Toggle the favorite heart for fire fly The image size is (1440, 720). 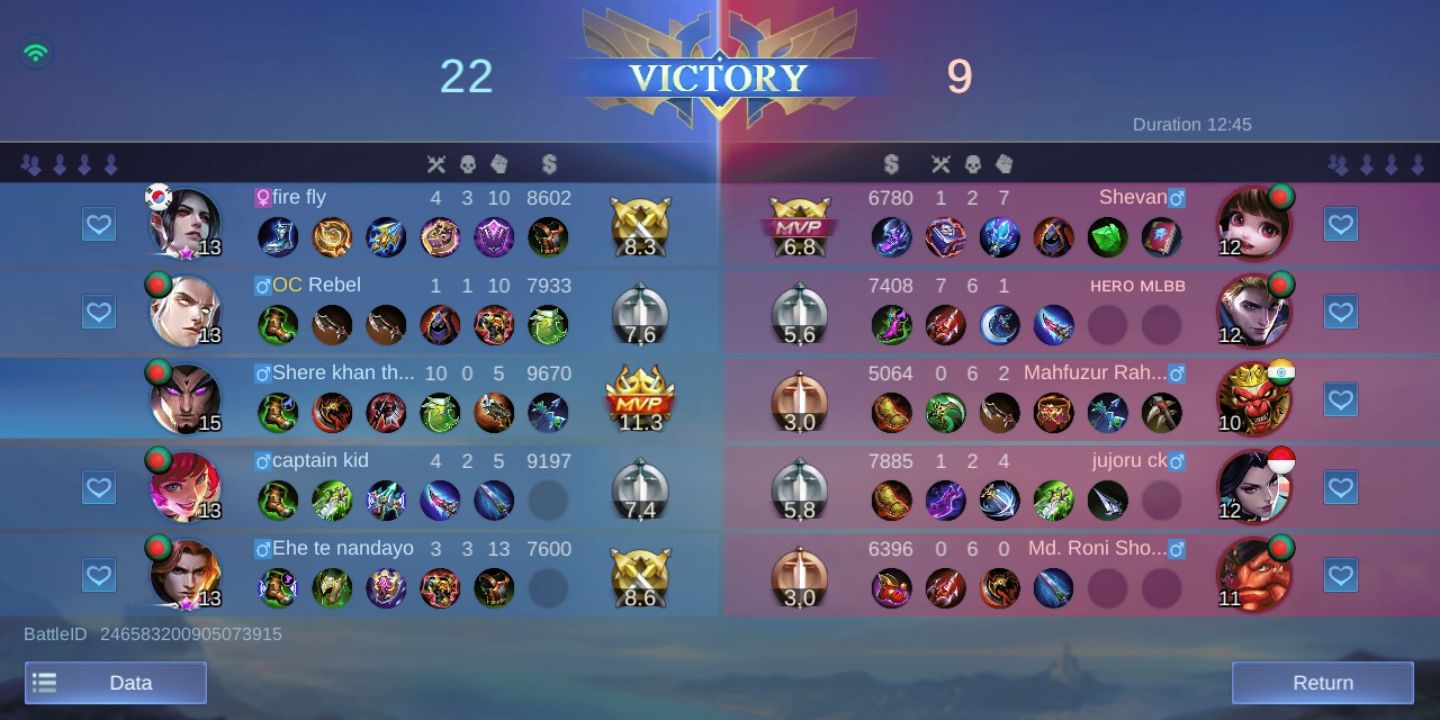98,224
